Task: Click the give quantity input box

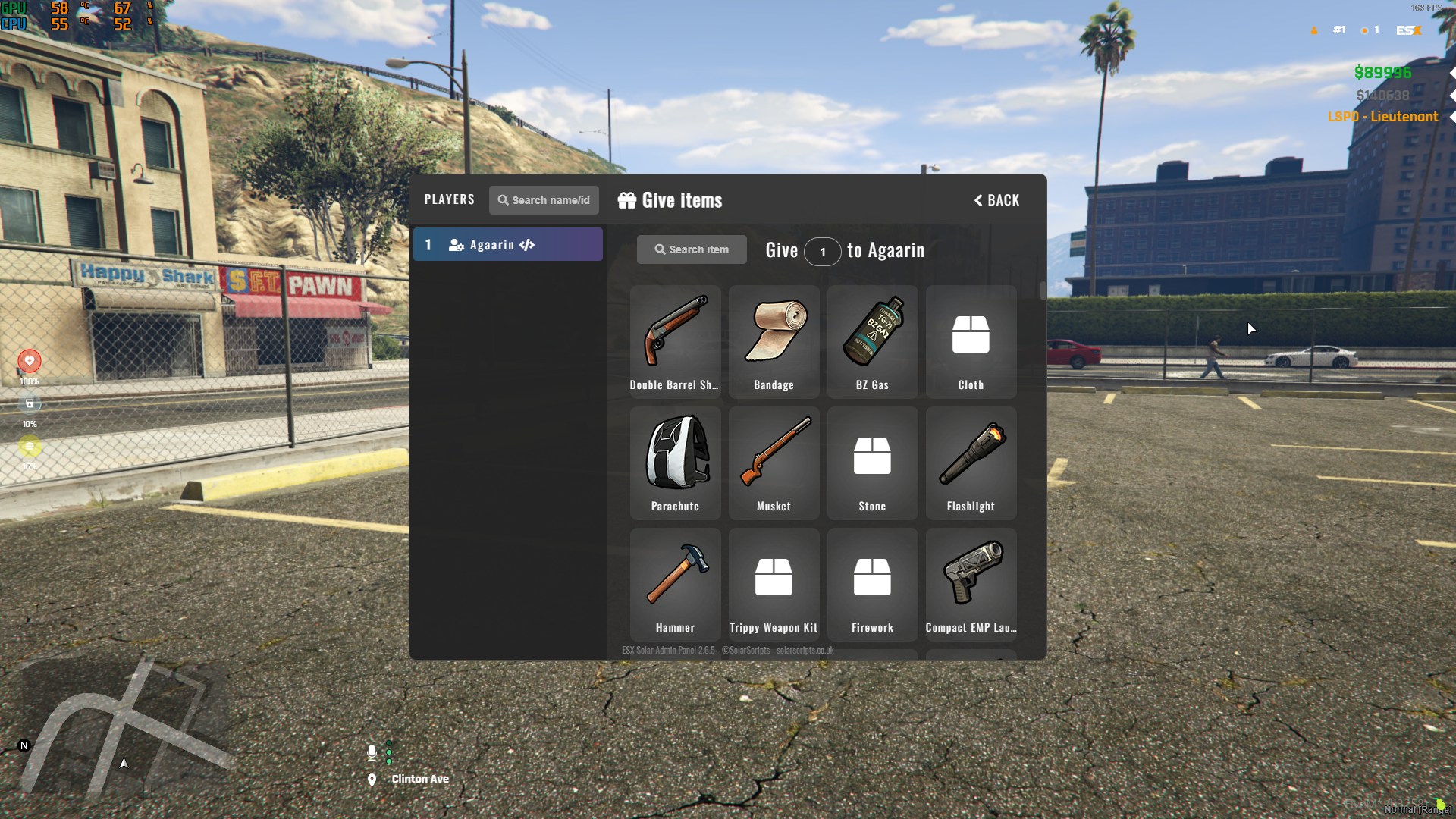Action: (822, 252)
